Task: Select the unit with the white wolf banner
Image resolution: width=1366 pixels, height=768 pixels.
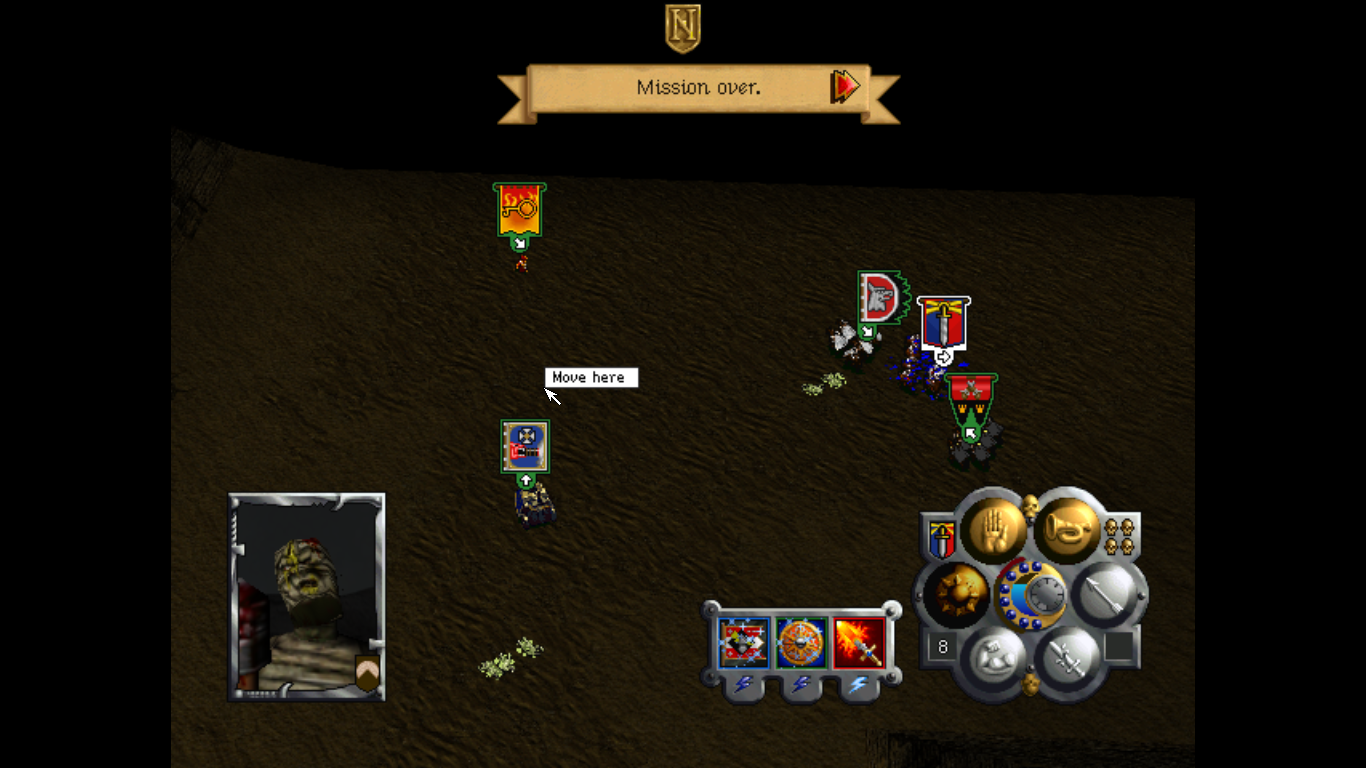Action: [881, 297]
